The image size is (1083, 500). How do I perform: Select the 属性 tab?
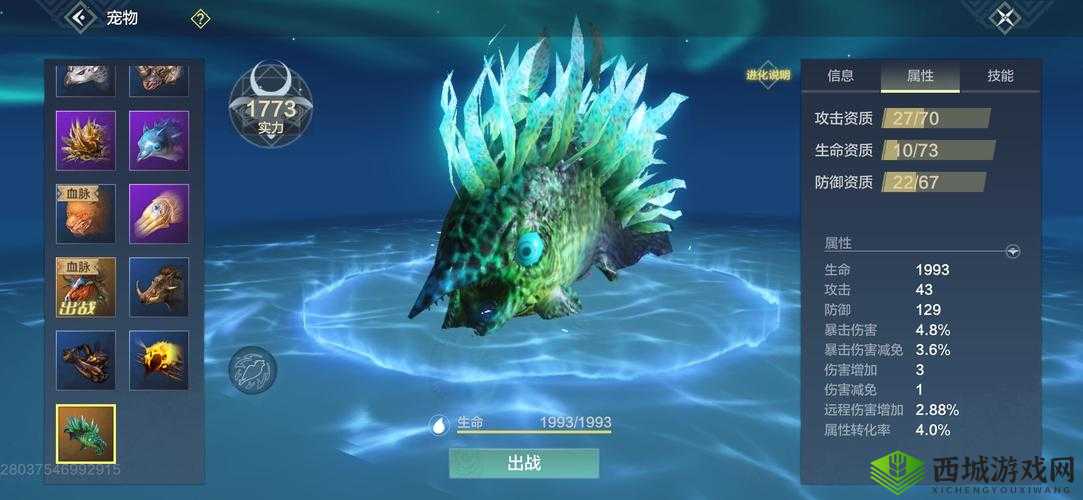pos(920,76)
